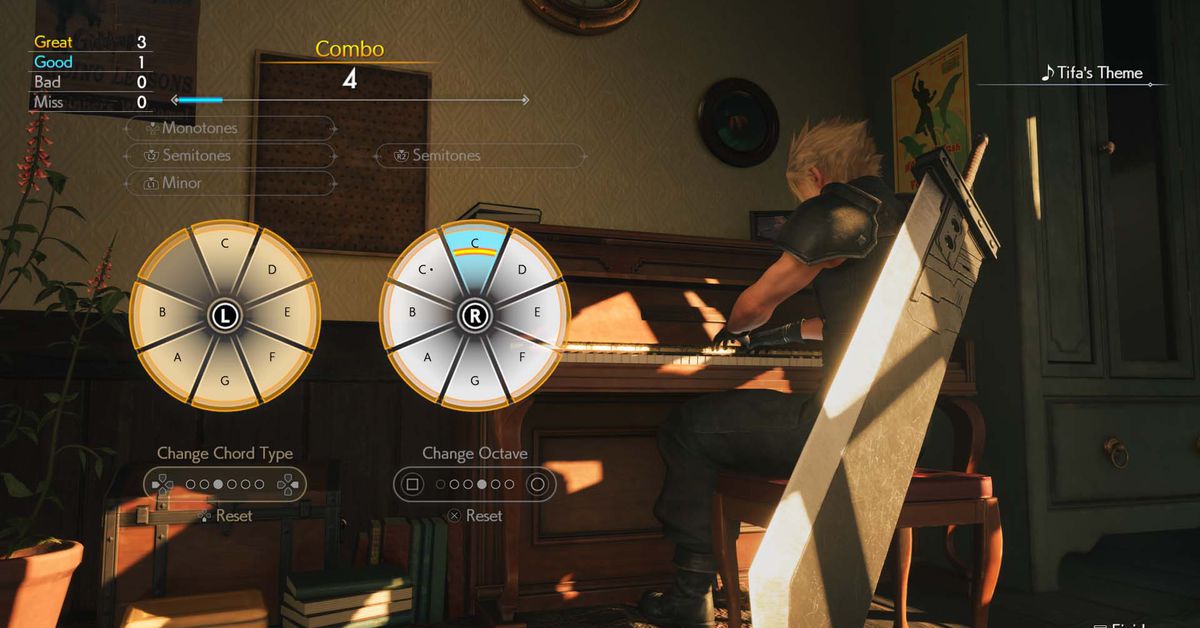This screenshot has height=628, width=1200.
Task: Play the highlighted C on the R wheel
Action: (x=474, y=243)
